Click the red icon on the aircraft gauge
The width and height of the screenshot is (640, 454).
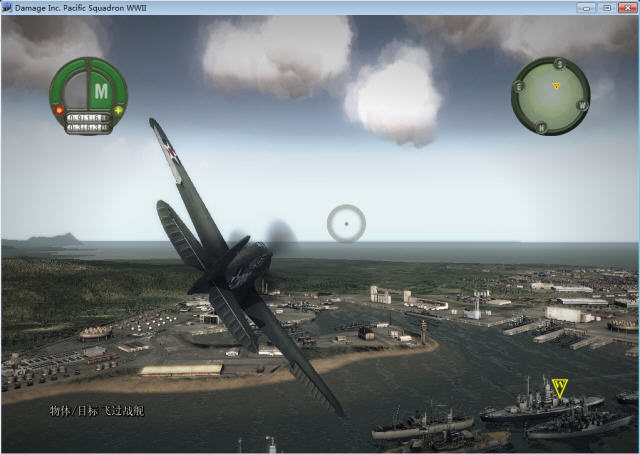[x=58, y=108]
